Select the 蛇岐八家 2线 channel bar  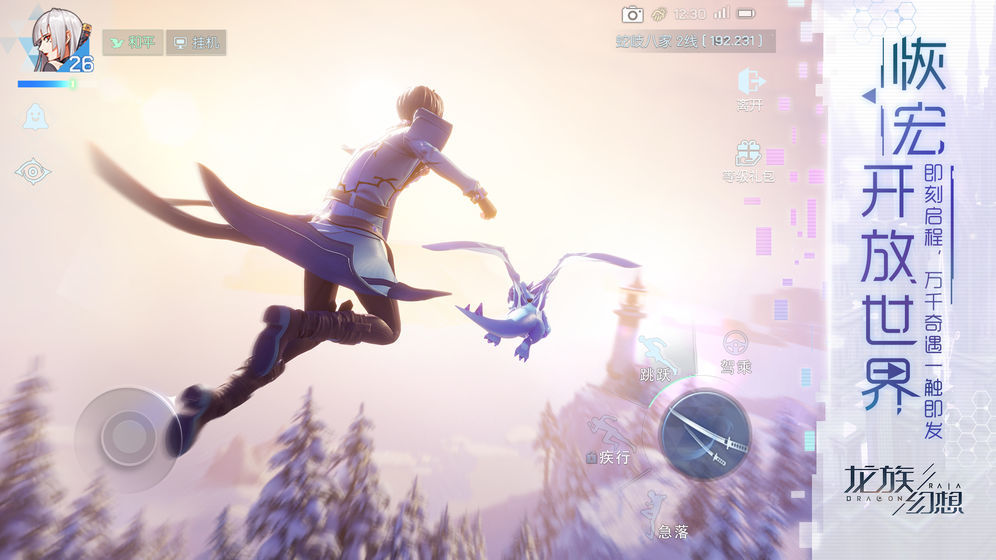click(690, 41)
